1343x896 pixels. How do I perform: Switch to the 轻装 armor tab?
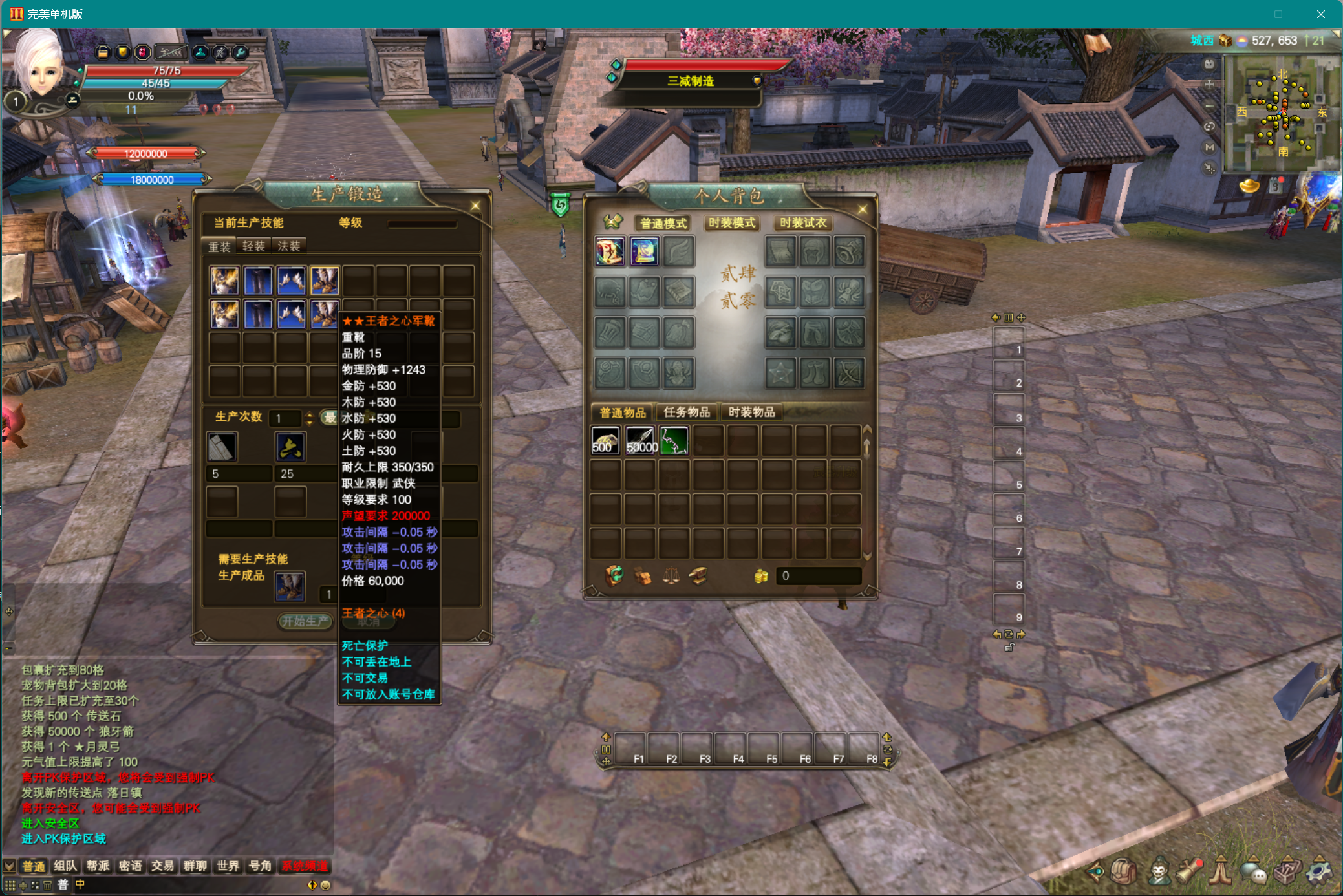(x=253, y=246)
